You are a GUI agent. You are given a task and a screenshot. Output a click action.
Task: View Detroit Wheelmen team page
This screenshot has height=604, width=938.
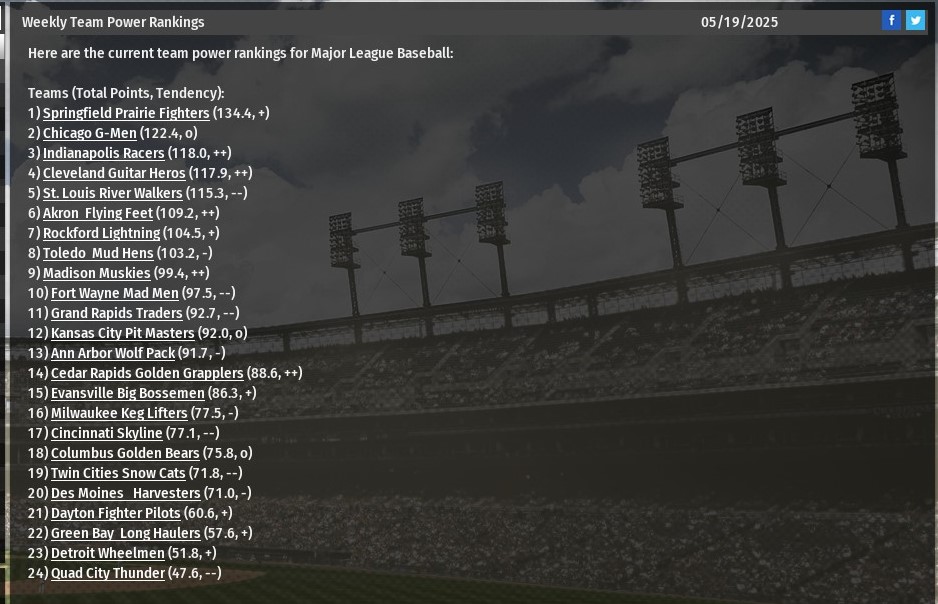tap(107, 553)
